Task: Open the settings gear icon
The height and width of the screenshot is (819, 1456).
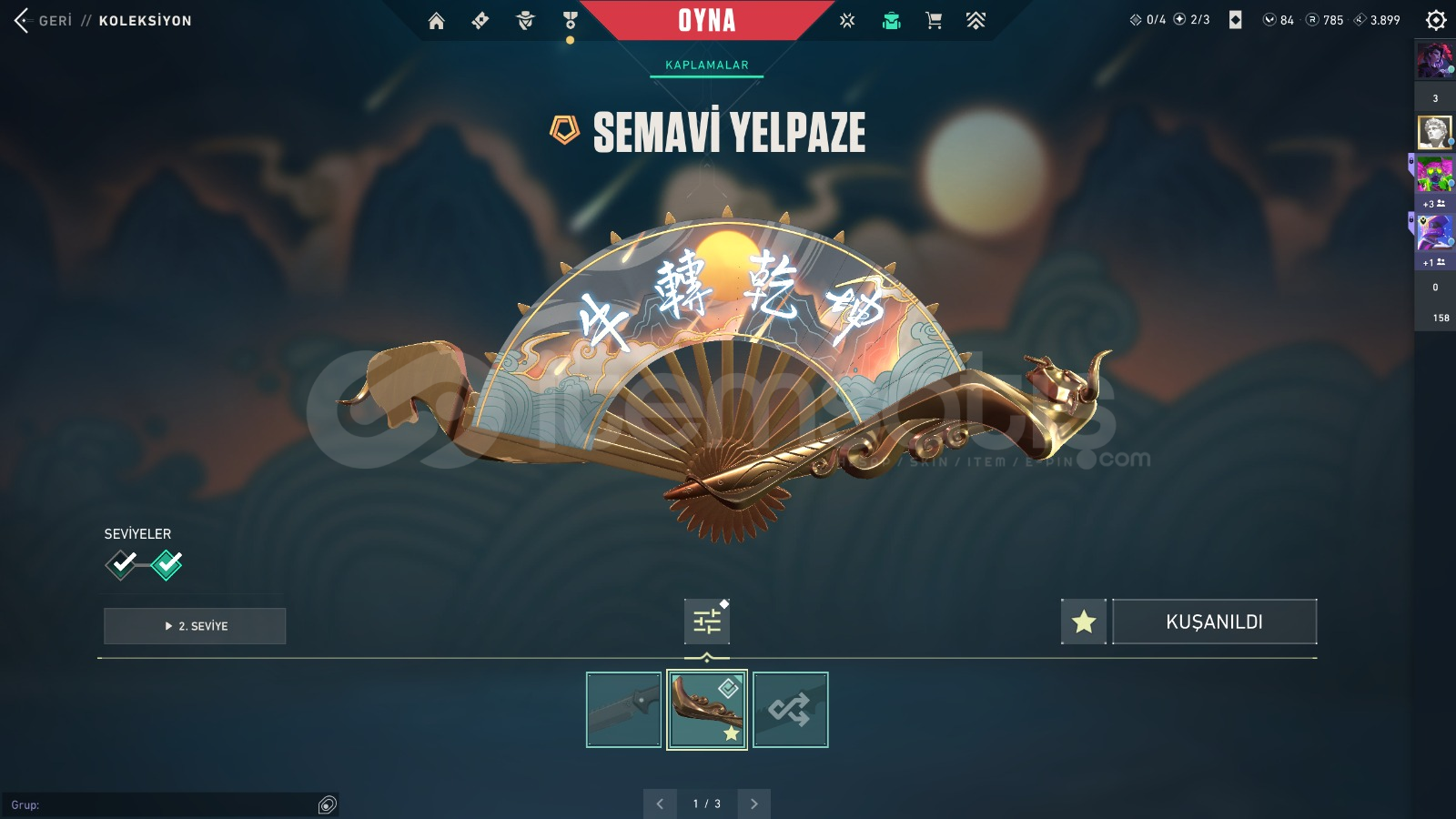Action: pos(1436,20)
